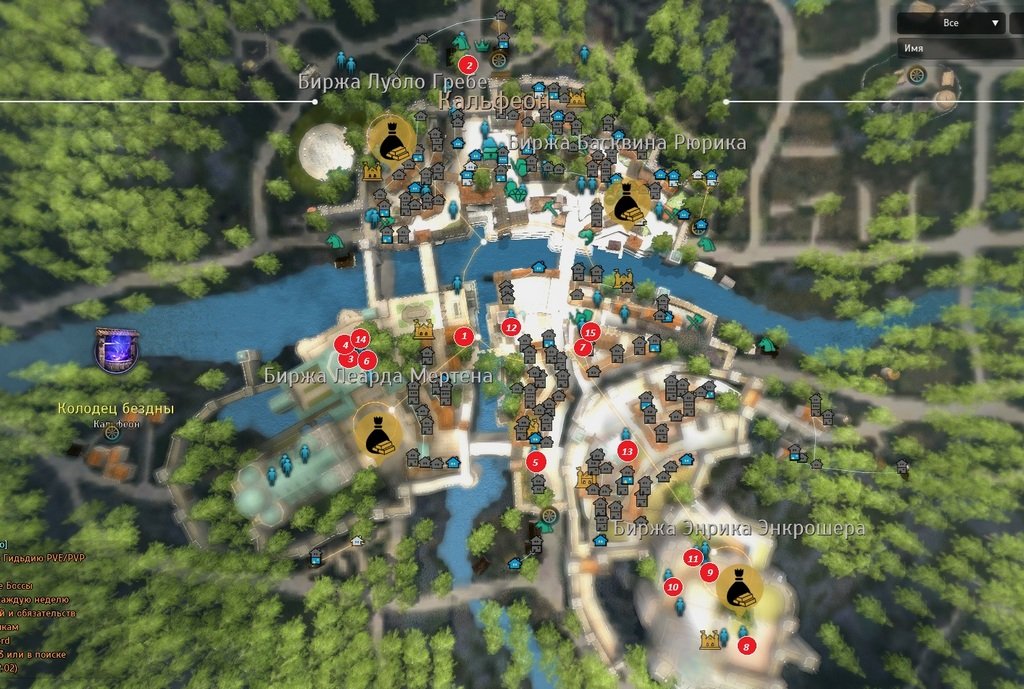The width and height of the screenshot is (1024, 689).
Task: Pick red map marker number 8
Action: [746, 646]
